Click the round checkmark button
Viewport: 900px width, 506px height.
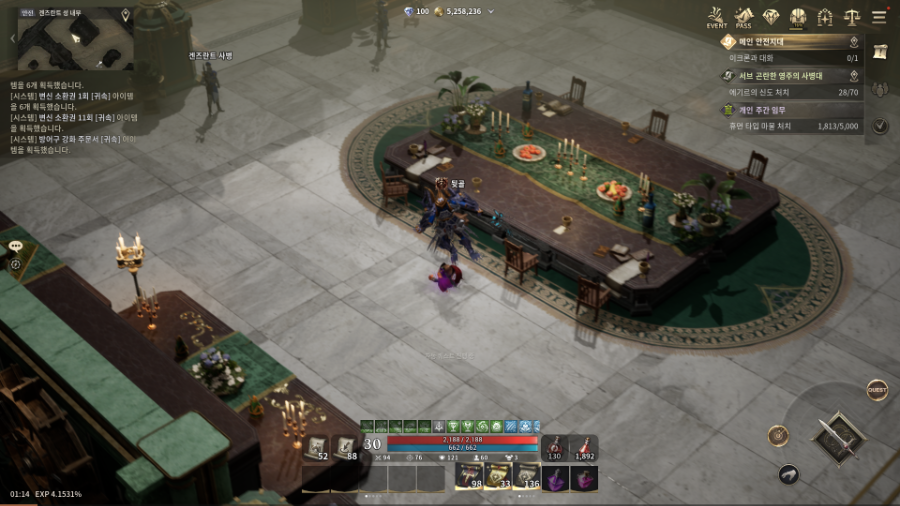click(x=880, y=126)
